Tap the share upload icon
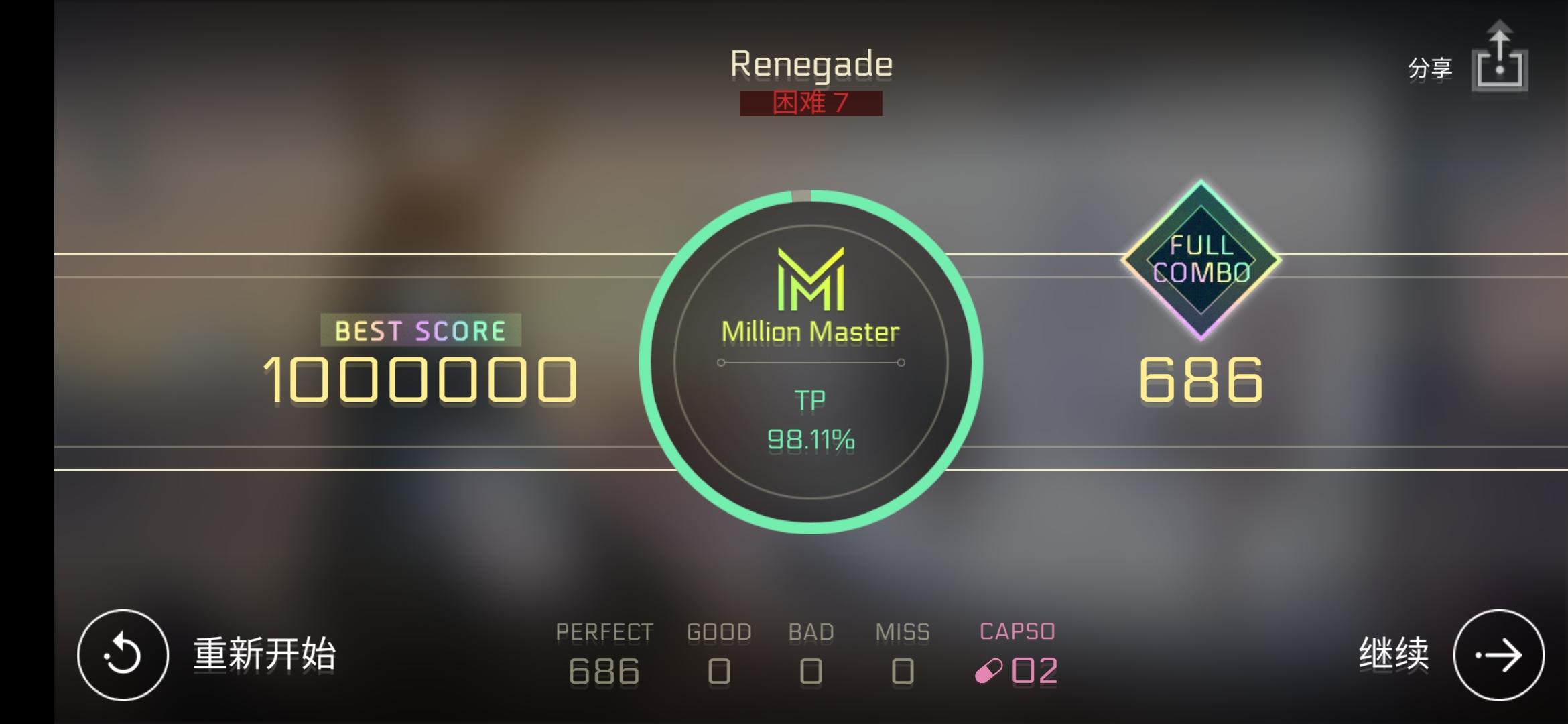 (1501, 62)
